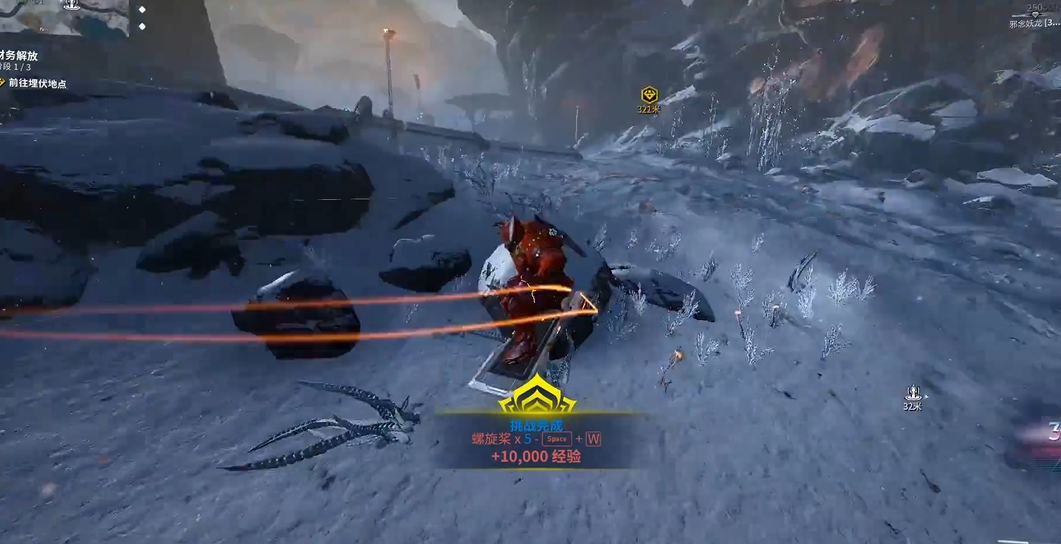Select the 前往埋伏地点 objective tracker
1061x544 pixels.
click(x=36, y=83)
